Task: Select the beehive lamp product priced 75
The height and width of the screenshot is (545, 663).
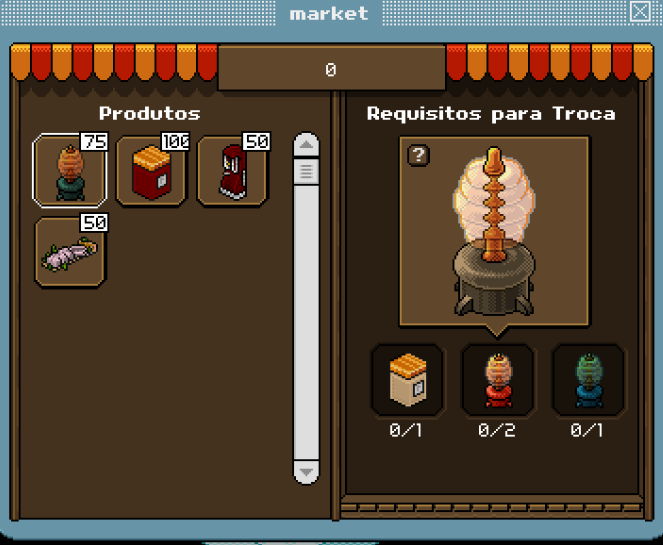Action: point(70,170)
